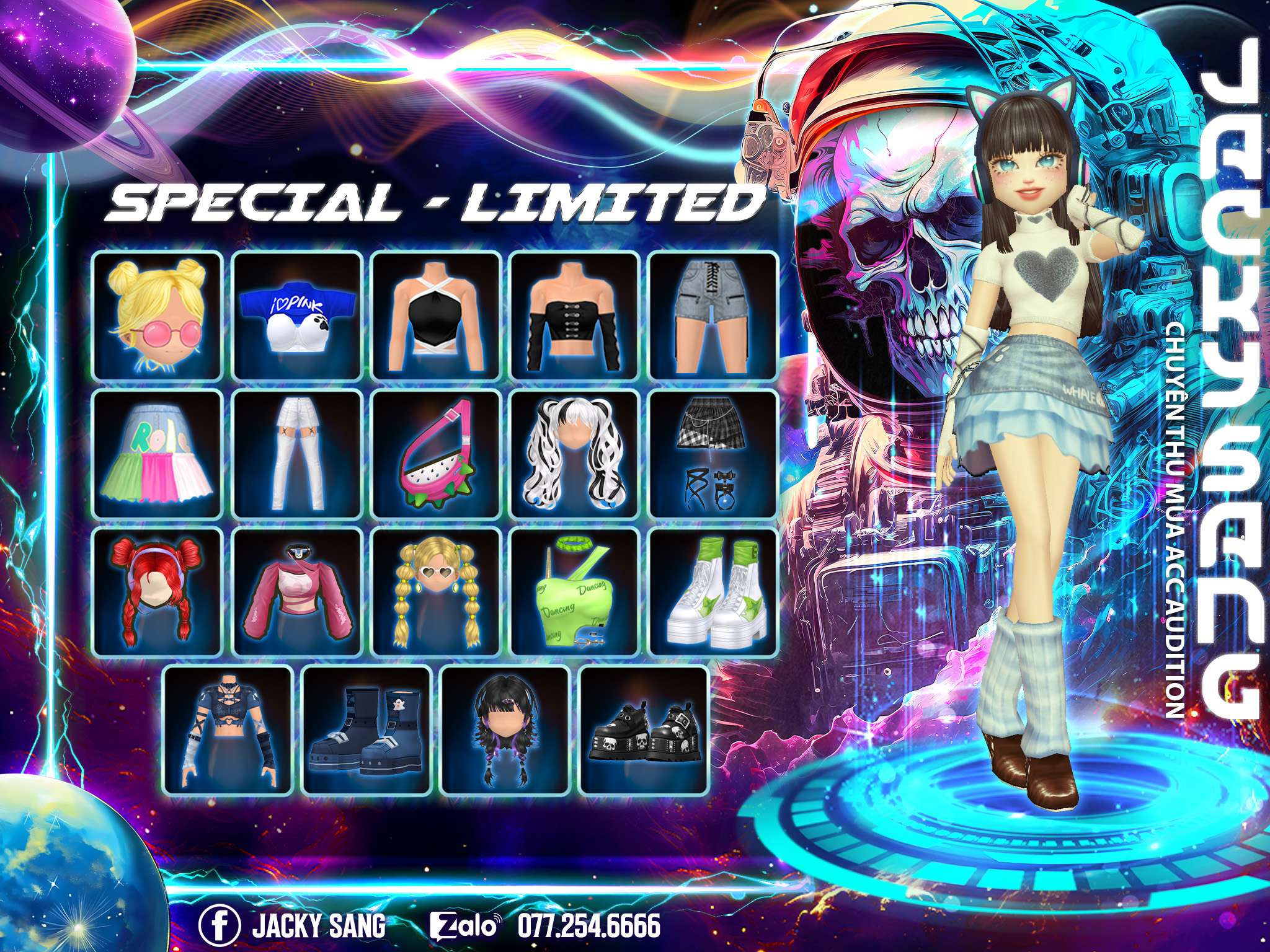Select blonde bubble pigtails with heart sunglasses

click(437, 592)
